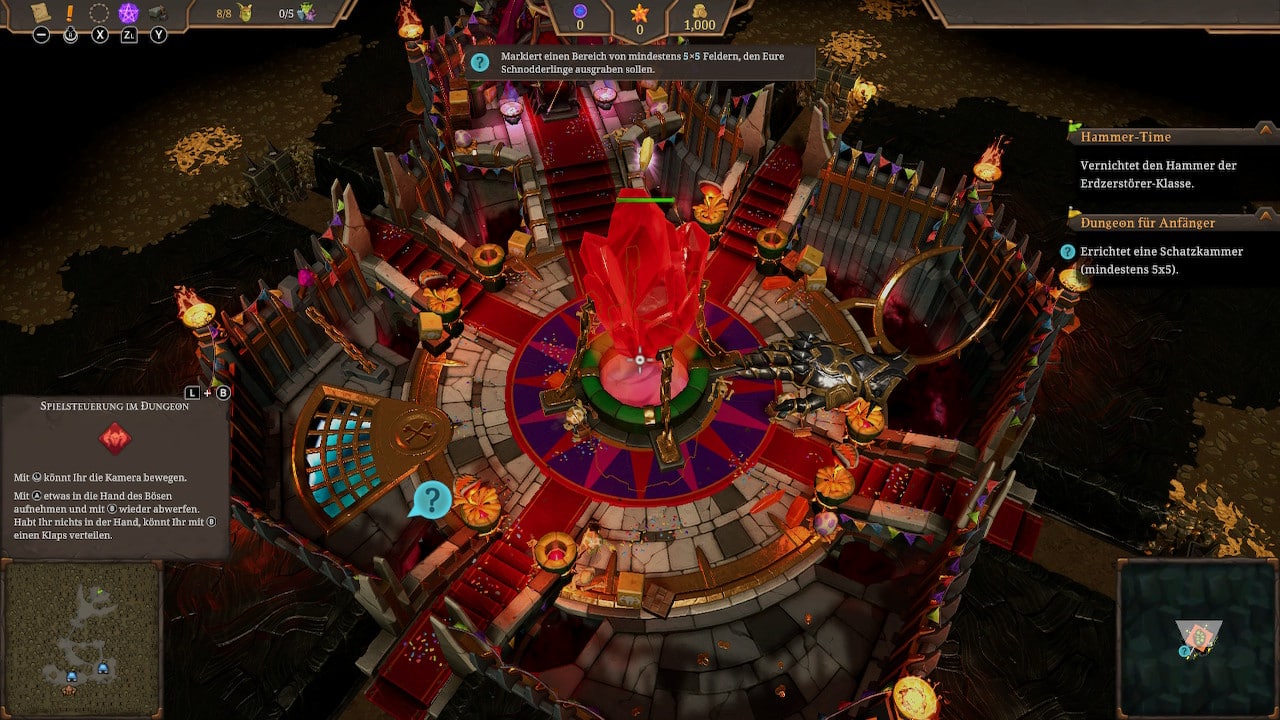Click the creature horde counter icon
The image size is (1280, 720).
point(304,13)
